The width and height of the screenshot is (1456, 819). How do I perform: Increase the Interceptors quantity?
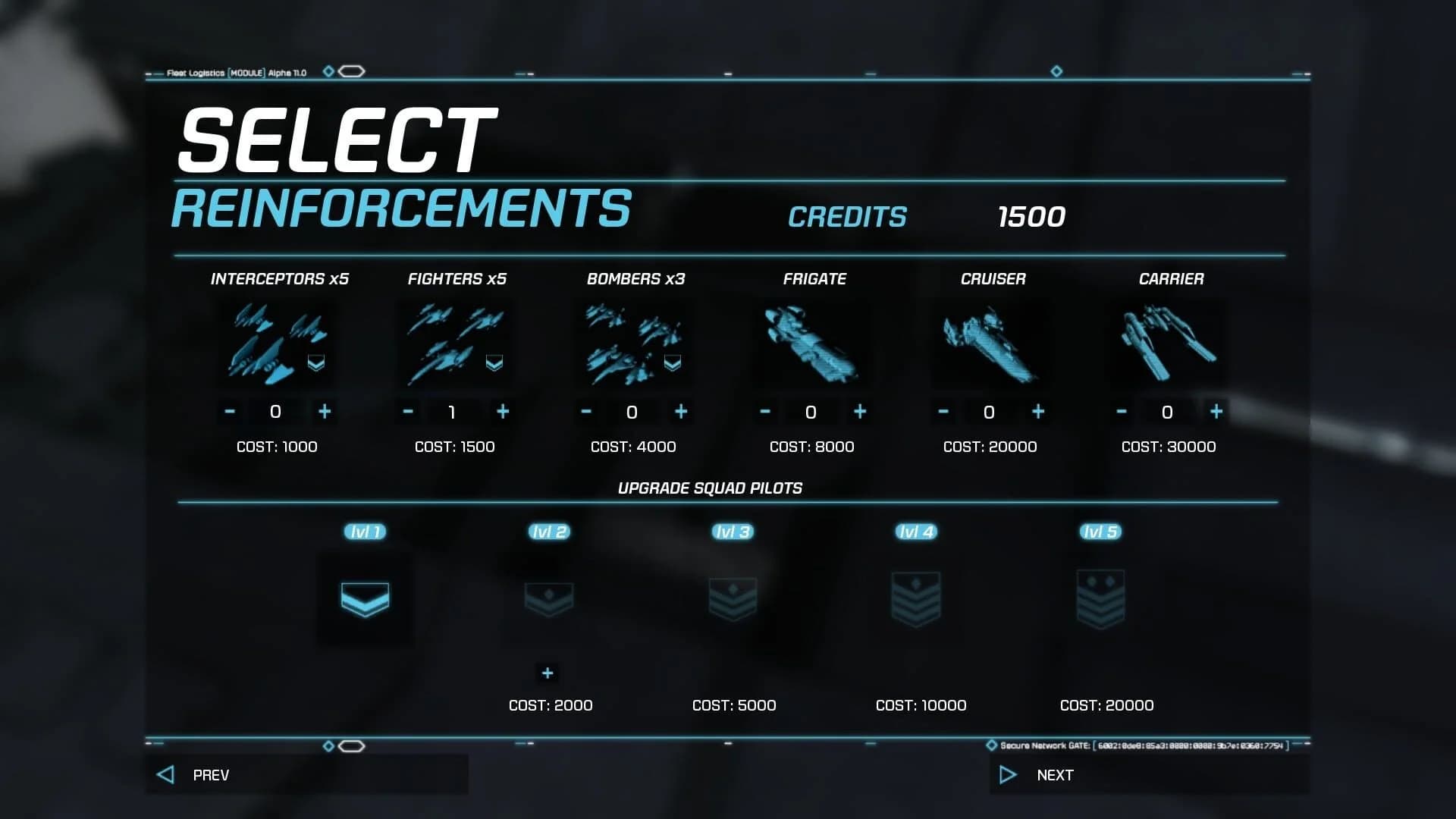(325, 412)
